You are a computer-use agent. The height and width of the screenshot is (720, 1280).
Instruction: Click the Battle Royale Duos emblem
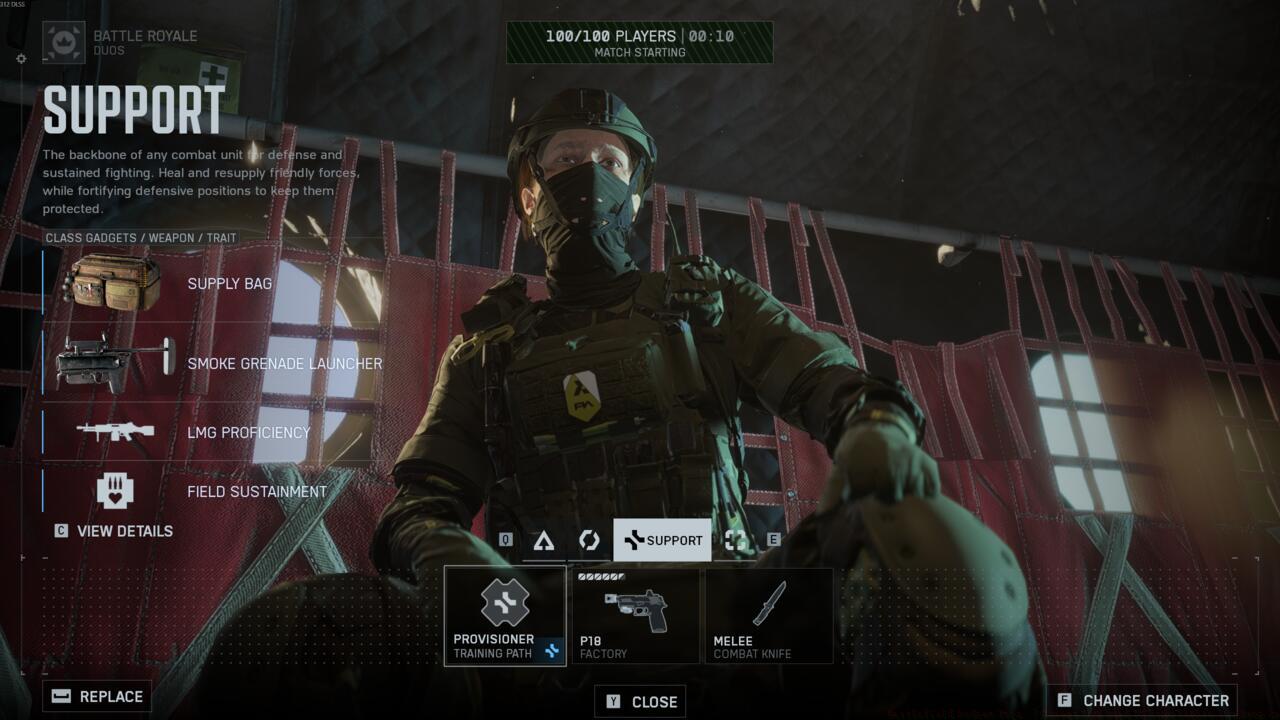pyautogui.click(x=63, y=43)
